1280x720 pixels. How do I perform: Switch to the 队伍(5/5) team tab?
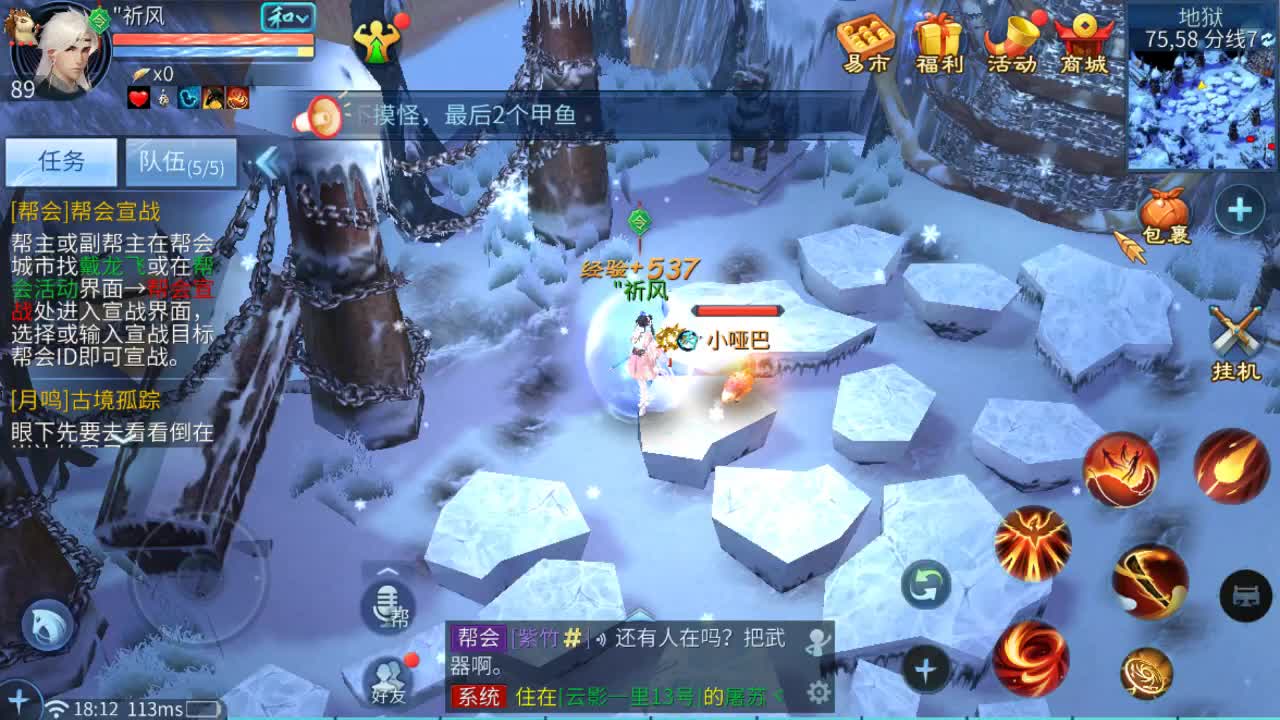pyautogui.click(x=180, y=163)
